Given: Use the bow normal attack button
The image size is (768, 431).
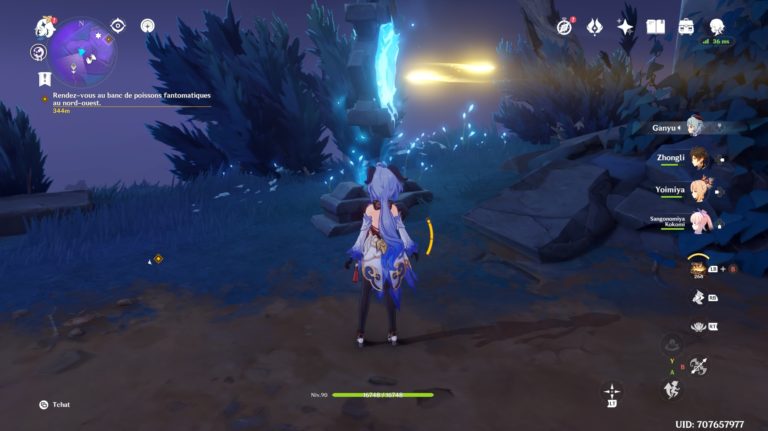Looking at the screenshot, I should pos(698,366).
